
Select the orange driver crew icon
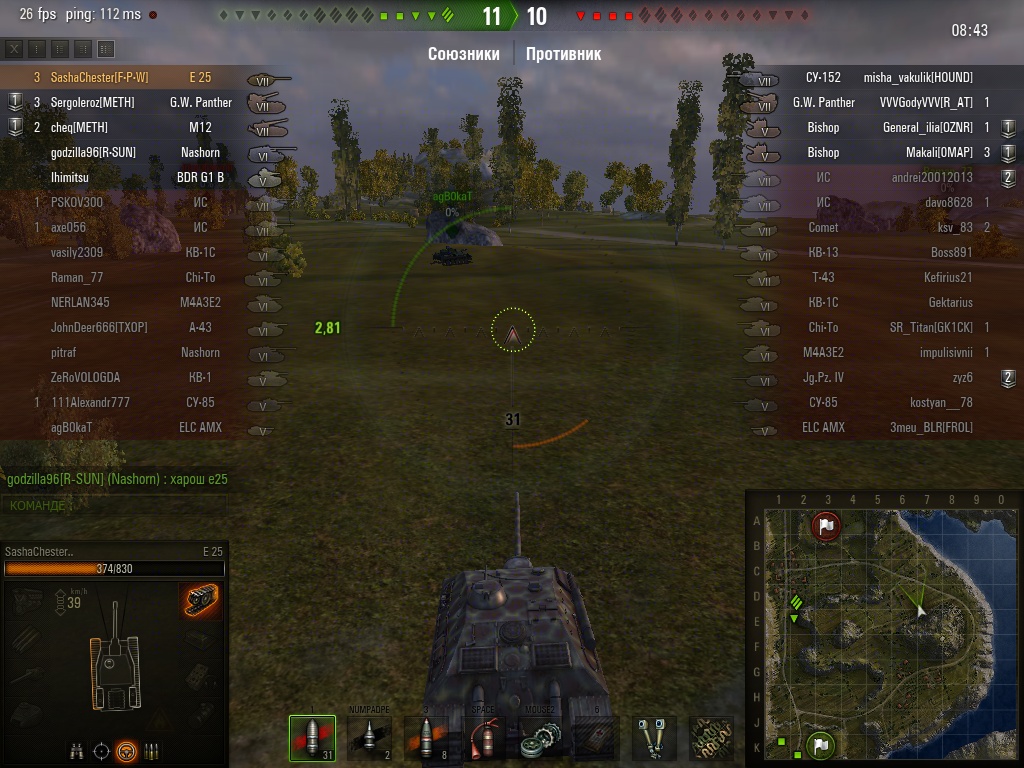click(x=126, y=751)
